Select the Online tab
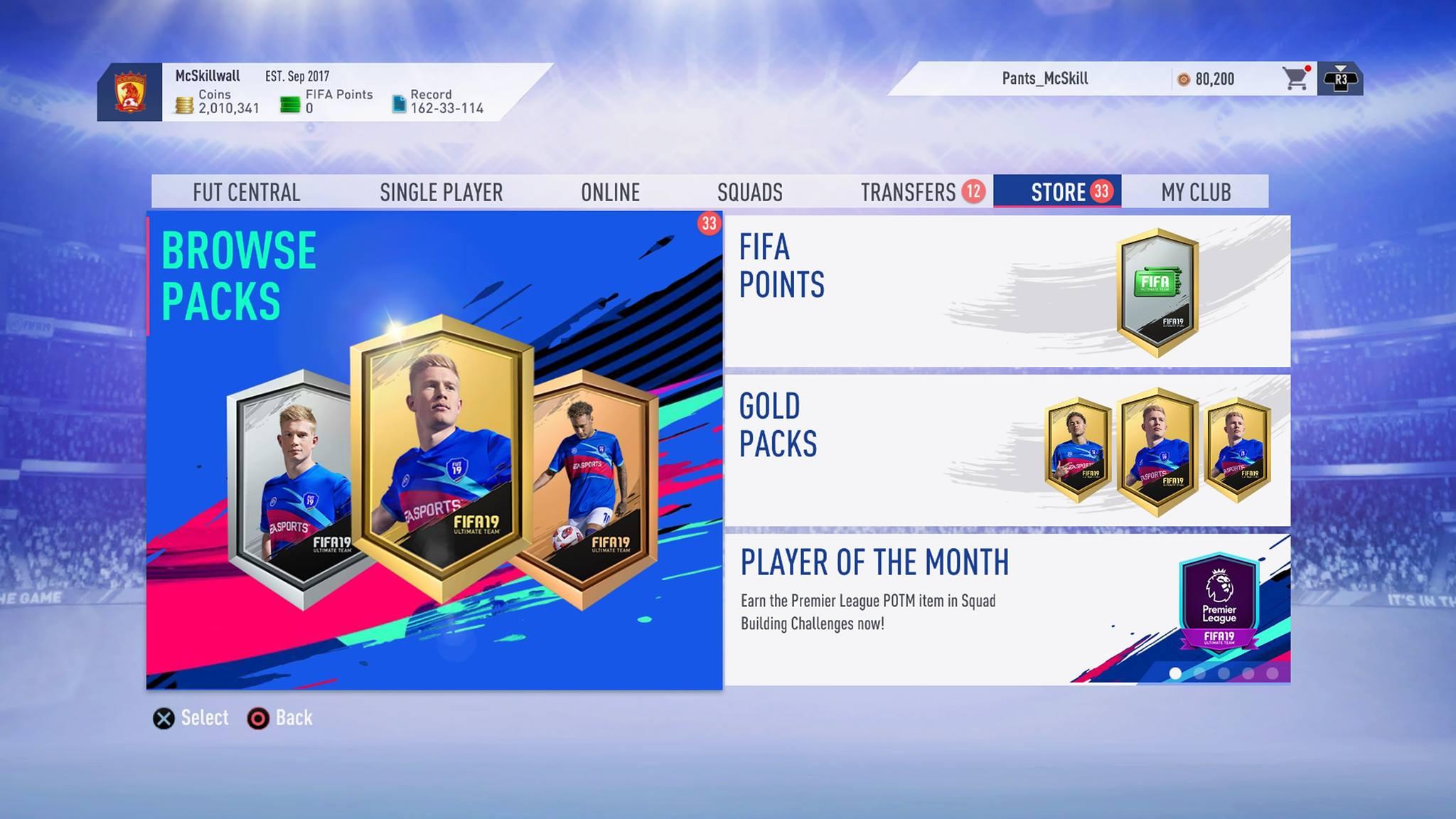 (610, 192)
